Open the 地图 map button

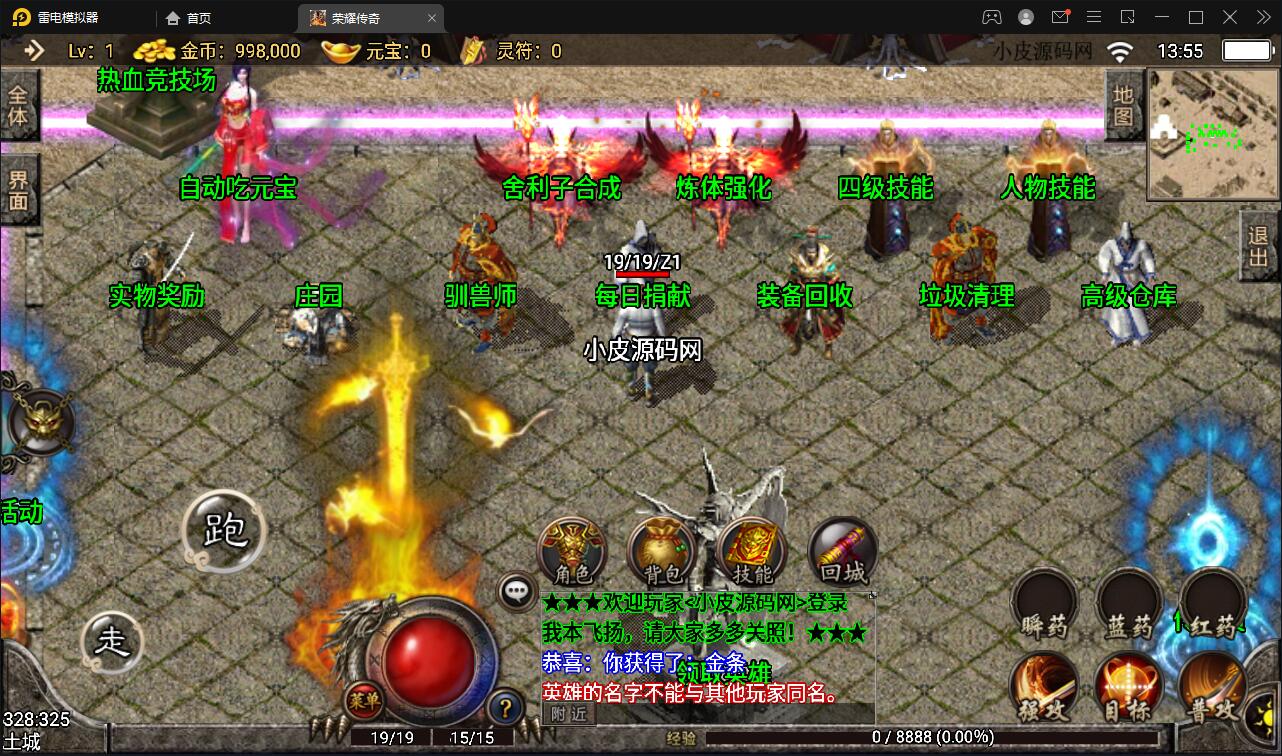tap(1123, 106)
